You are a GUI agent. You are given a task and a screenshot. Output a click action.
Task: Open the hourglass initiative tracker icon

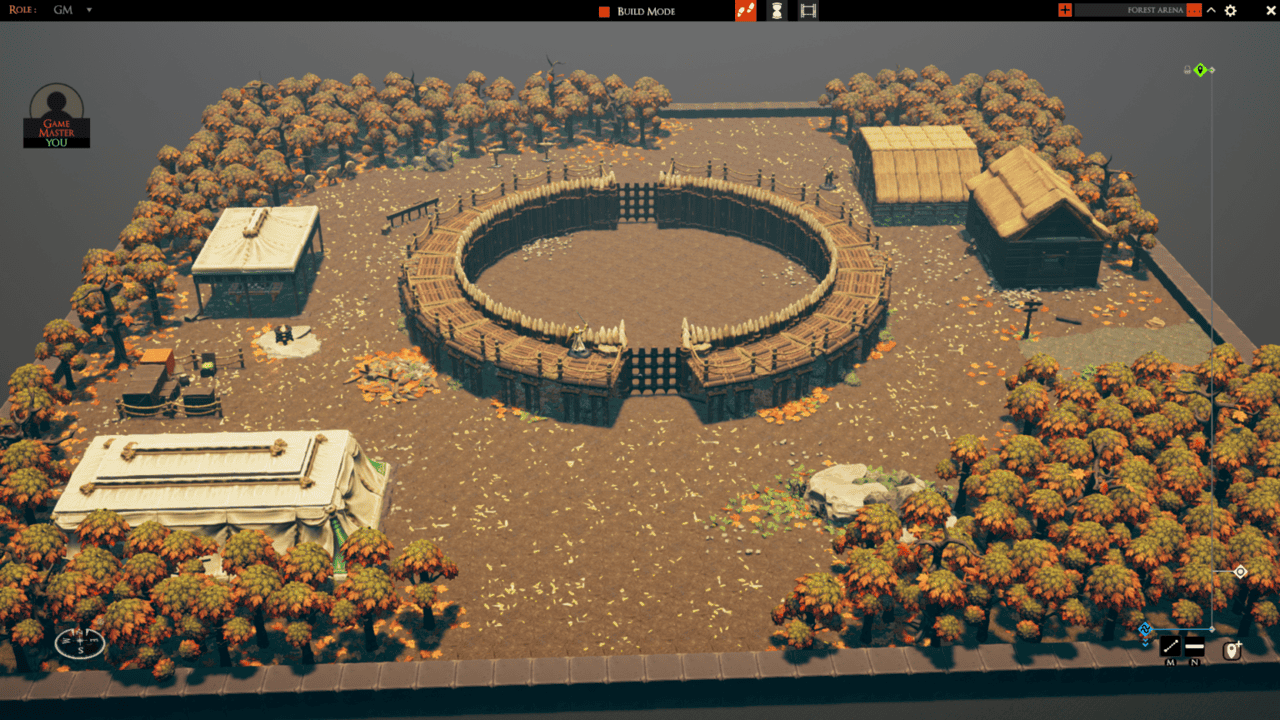(x=778, y=10)
